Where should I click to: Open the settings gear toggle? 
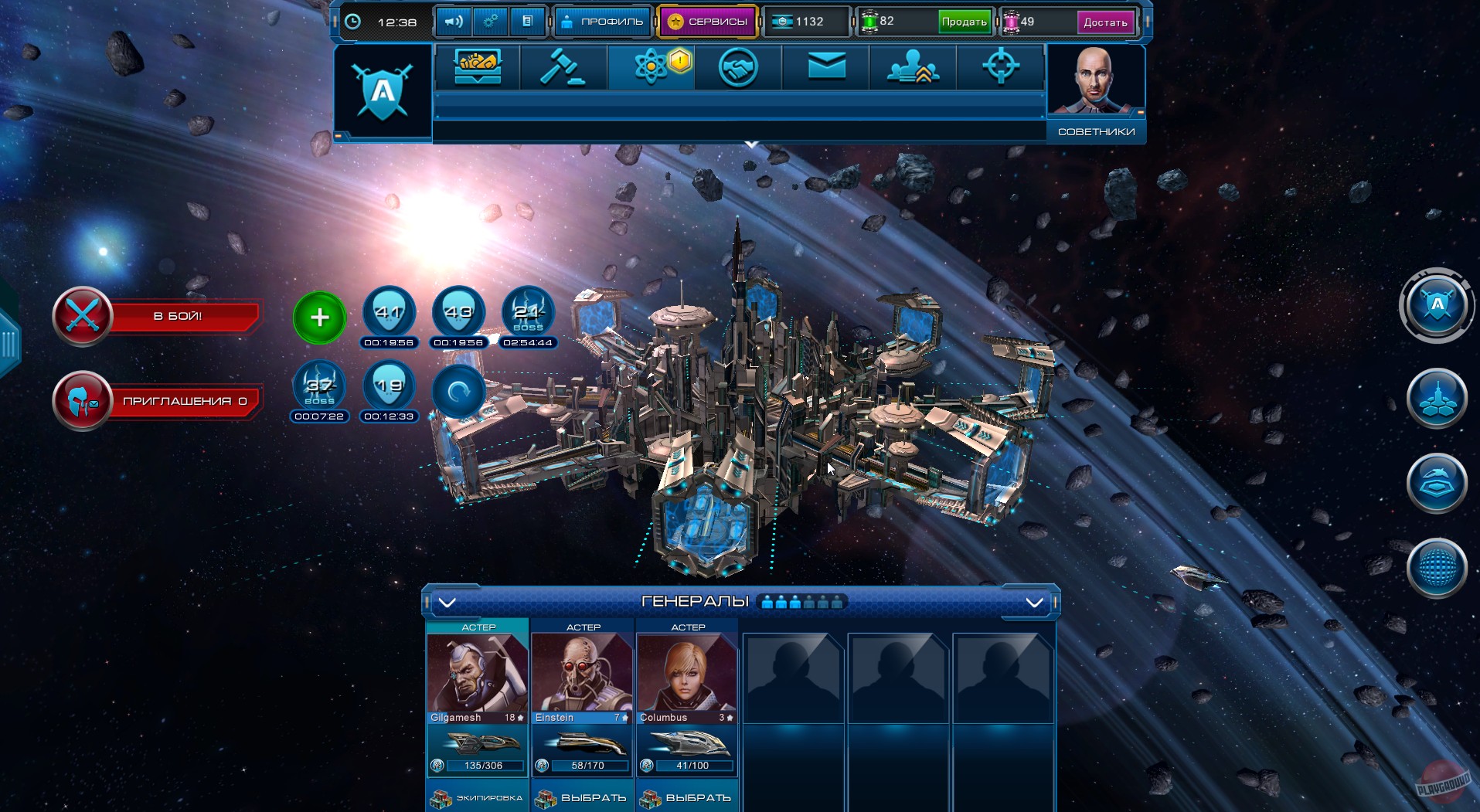click(489, 21)
